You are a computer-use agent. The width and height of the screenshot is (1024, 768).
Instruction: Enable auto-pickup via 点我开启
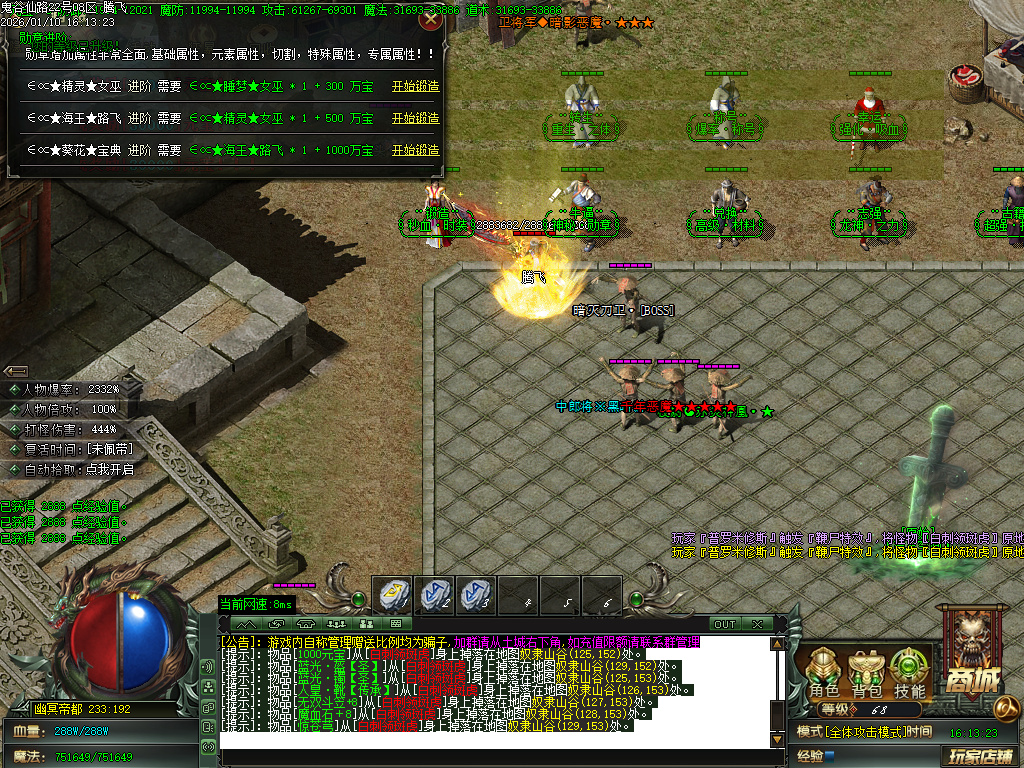pos(108,469)
